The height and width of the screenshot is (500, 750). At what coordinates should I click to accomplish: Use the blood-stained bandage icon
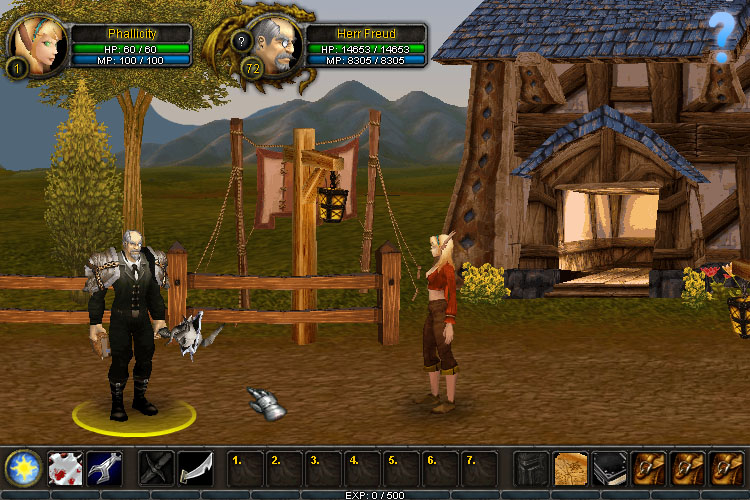pyautogui.click(x=64, y=467)
